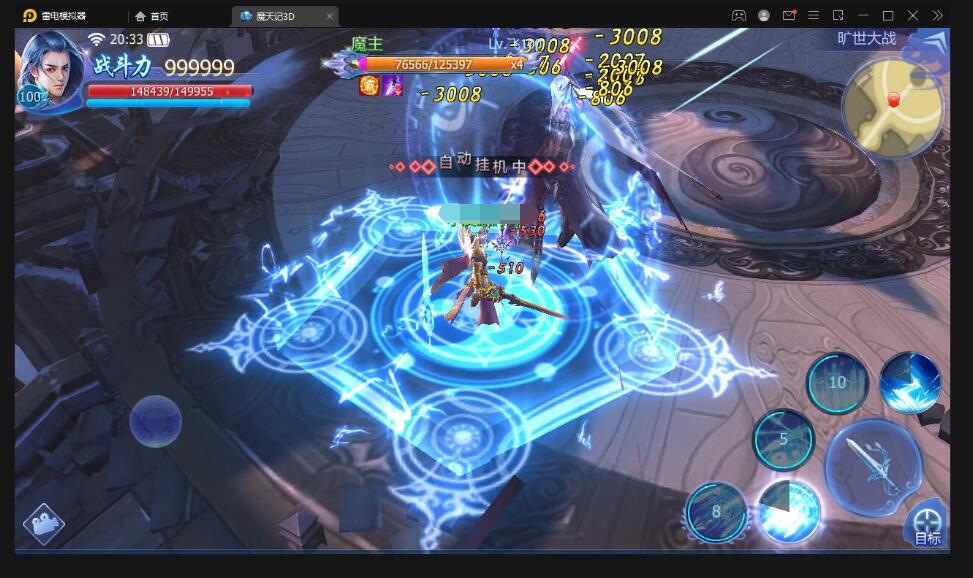Tap the virtual joystick orb
Image resolution: width=973 pixels, height=578 pixels.
(x=156, y=420)
